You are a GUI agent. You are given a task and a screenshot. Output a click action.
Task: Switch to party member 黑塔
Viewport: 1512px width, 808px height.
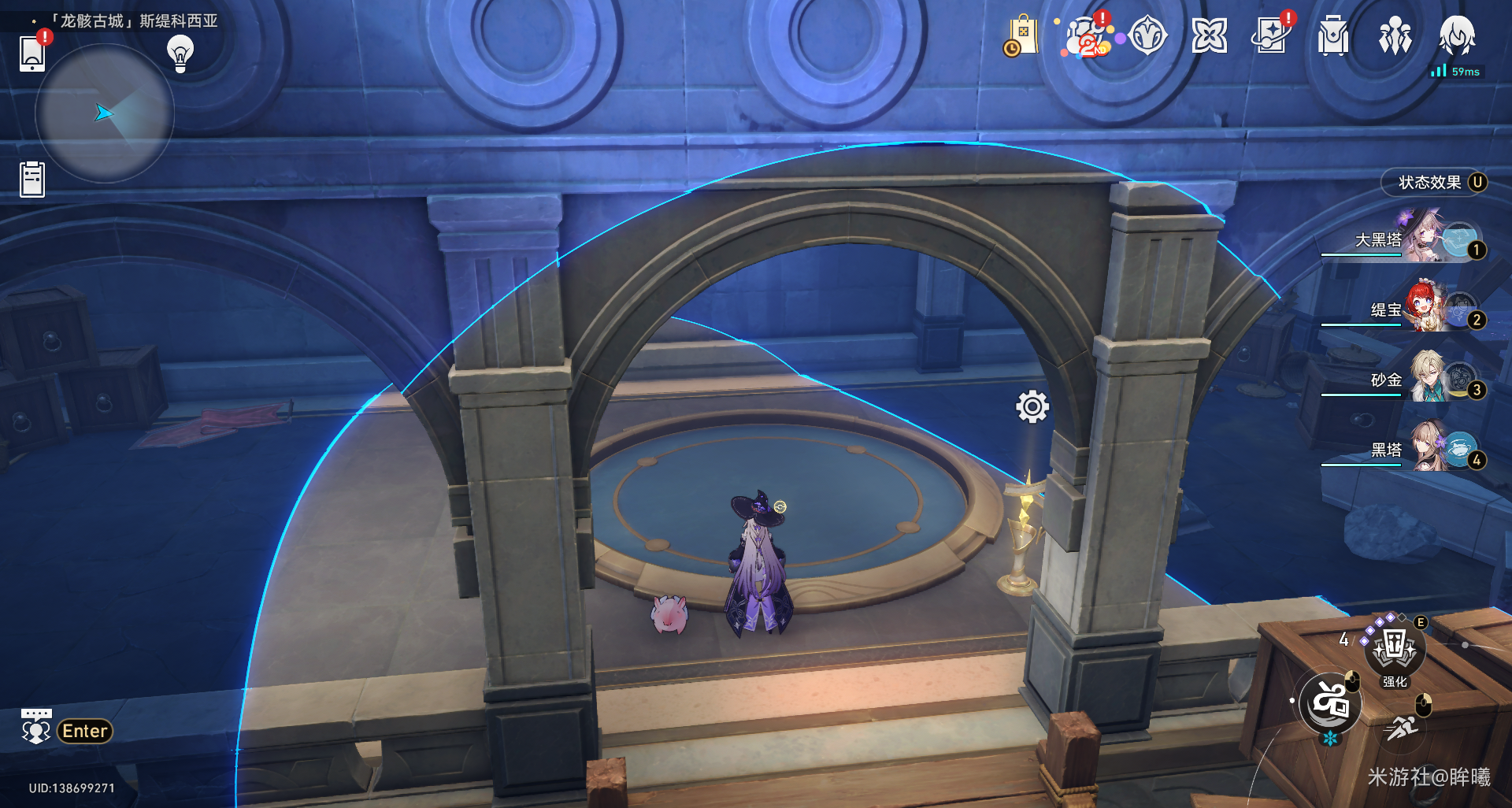(1410, 449)
